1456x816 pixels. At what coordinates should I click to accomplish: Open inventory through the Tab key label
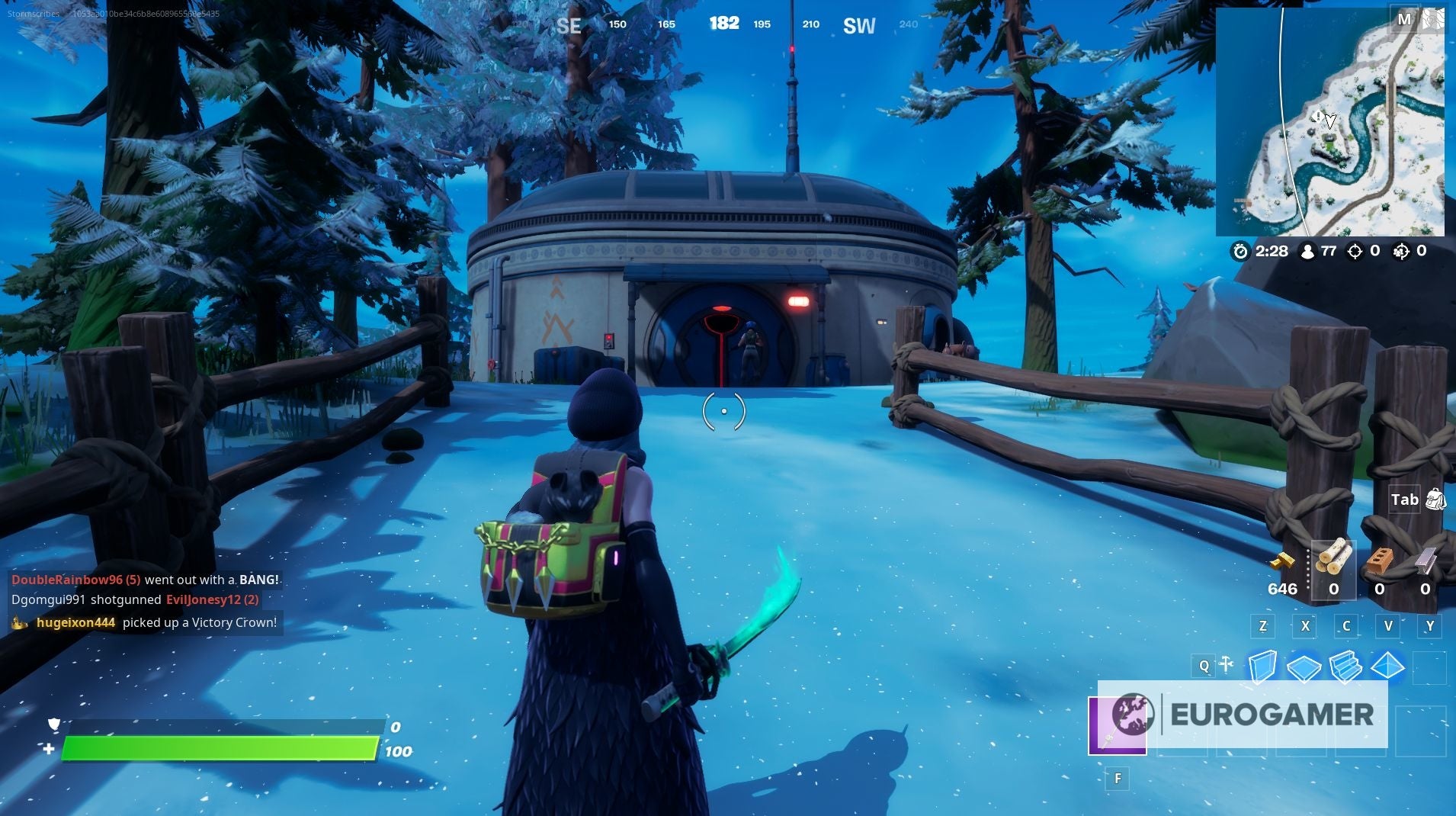(1405, 500)
